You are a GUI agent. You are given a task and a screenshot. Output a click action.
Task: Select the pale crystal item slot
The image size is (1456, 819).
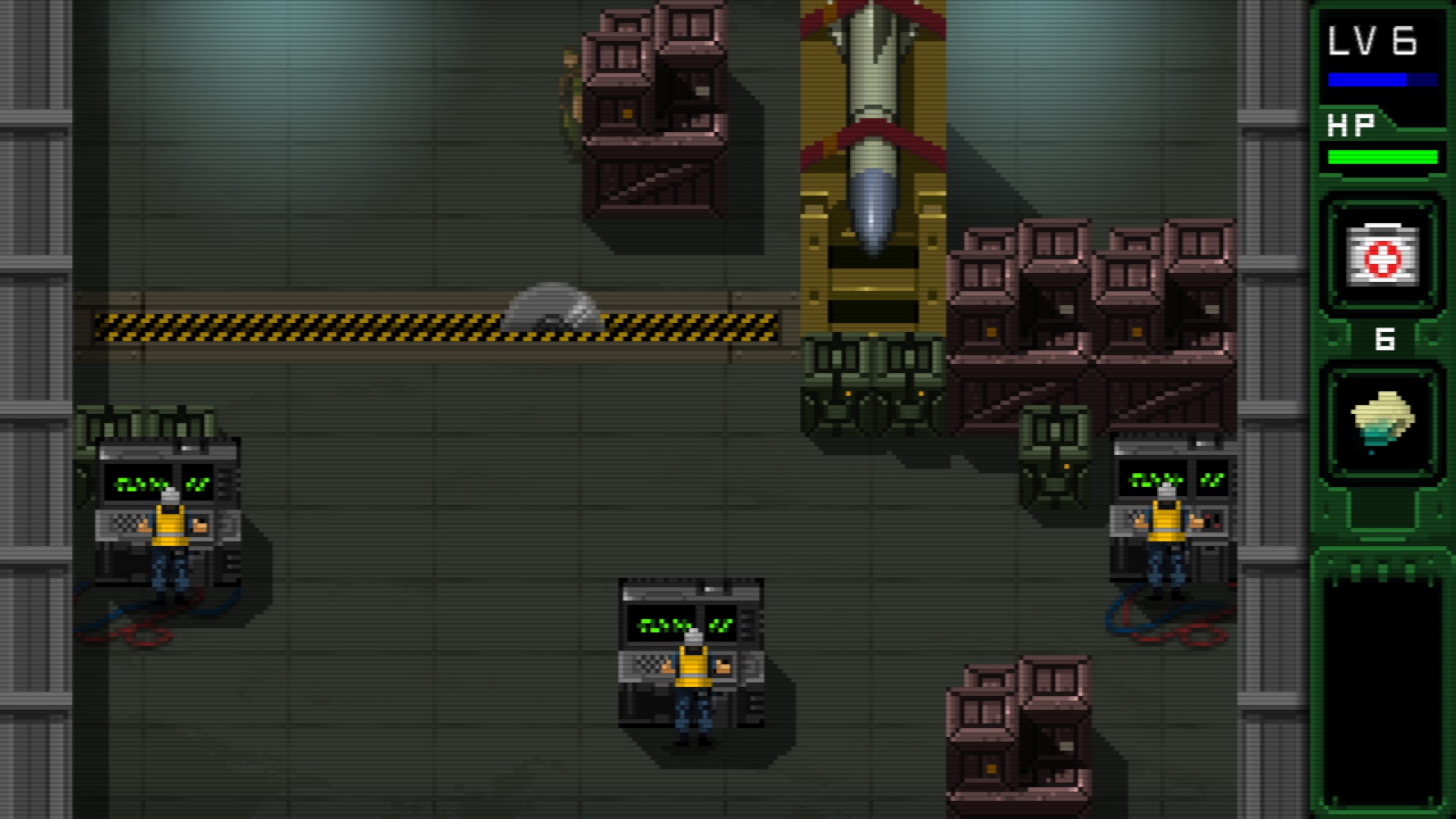(1382, 422)
